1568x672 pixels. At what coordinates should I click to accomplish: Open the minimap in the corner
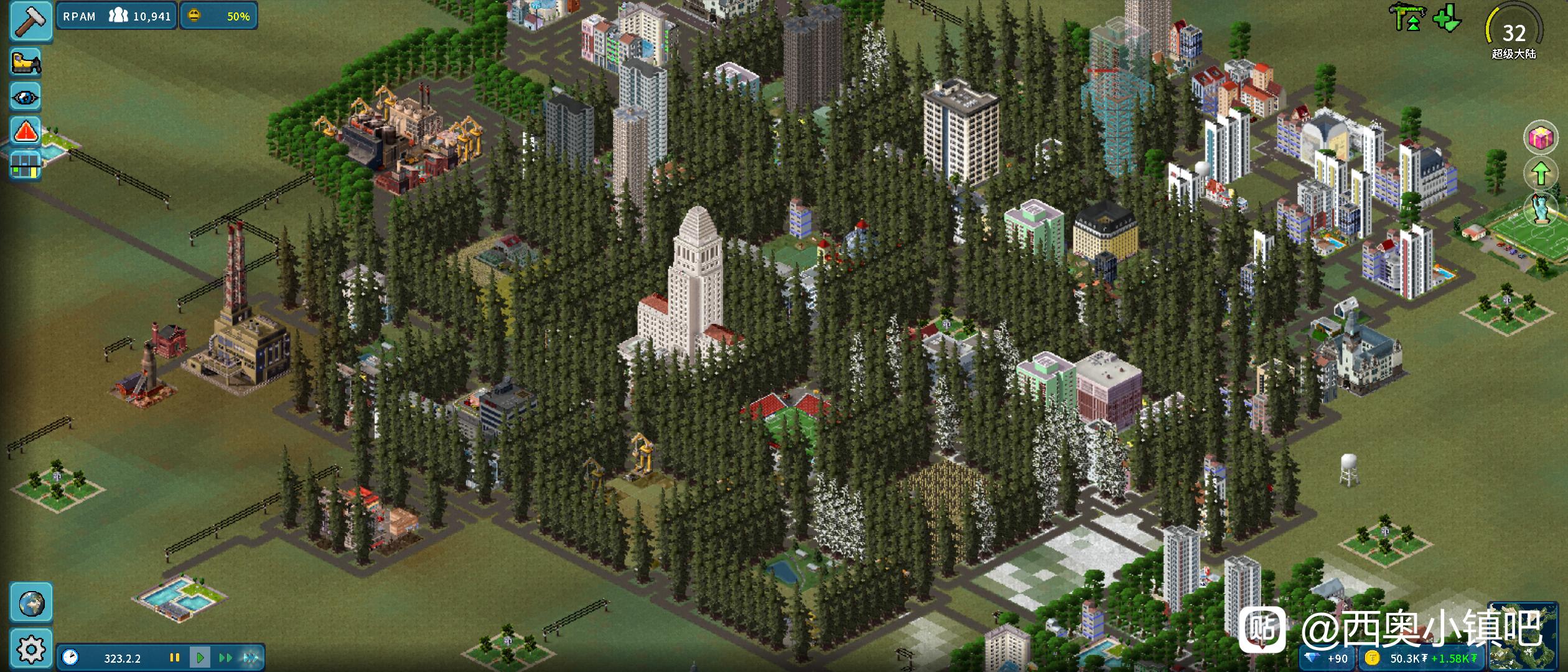(x=1526, y=636)
